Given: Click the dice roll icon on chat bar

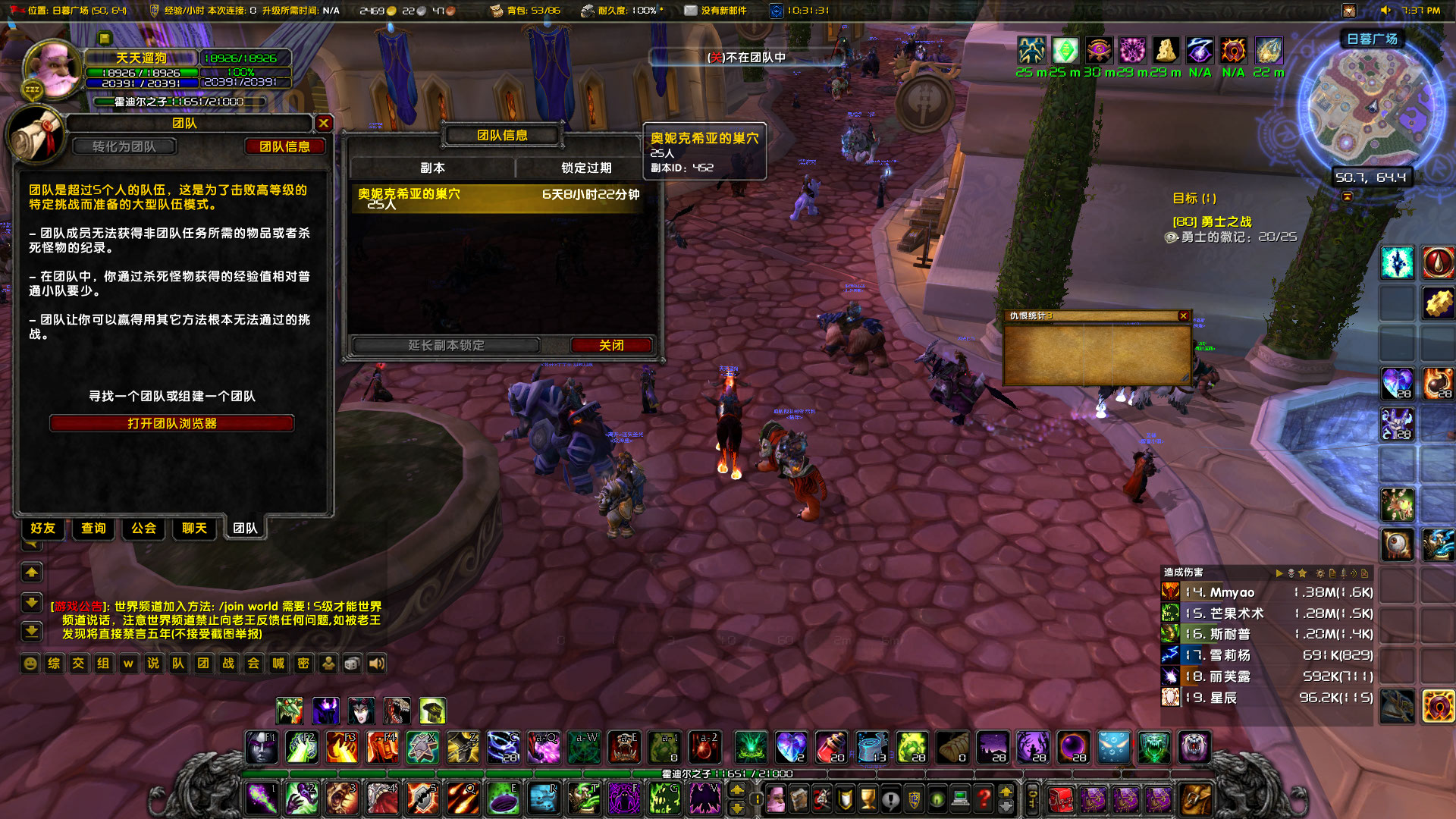Looking at the screenshot, I should tap(351, 664).
